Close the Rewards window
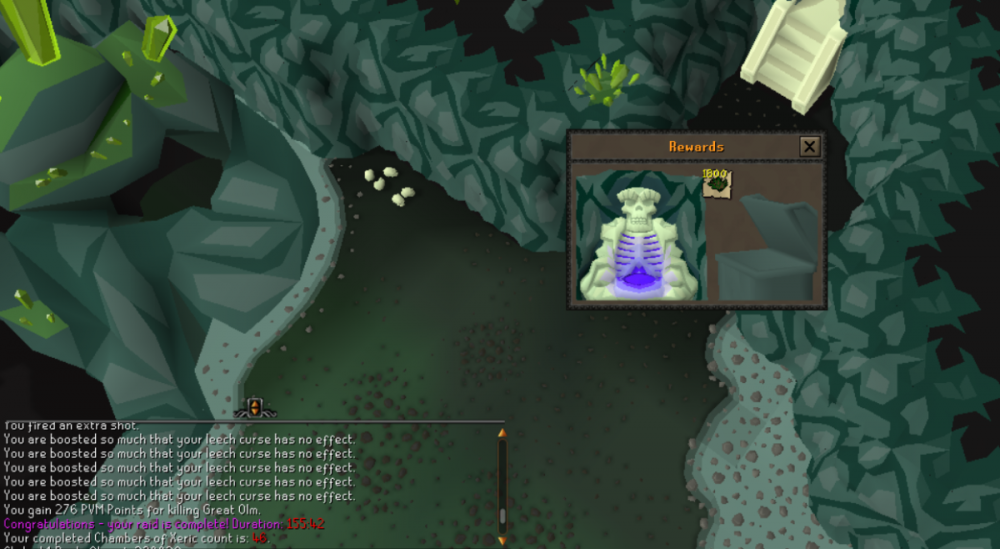 click(809, 147)
